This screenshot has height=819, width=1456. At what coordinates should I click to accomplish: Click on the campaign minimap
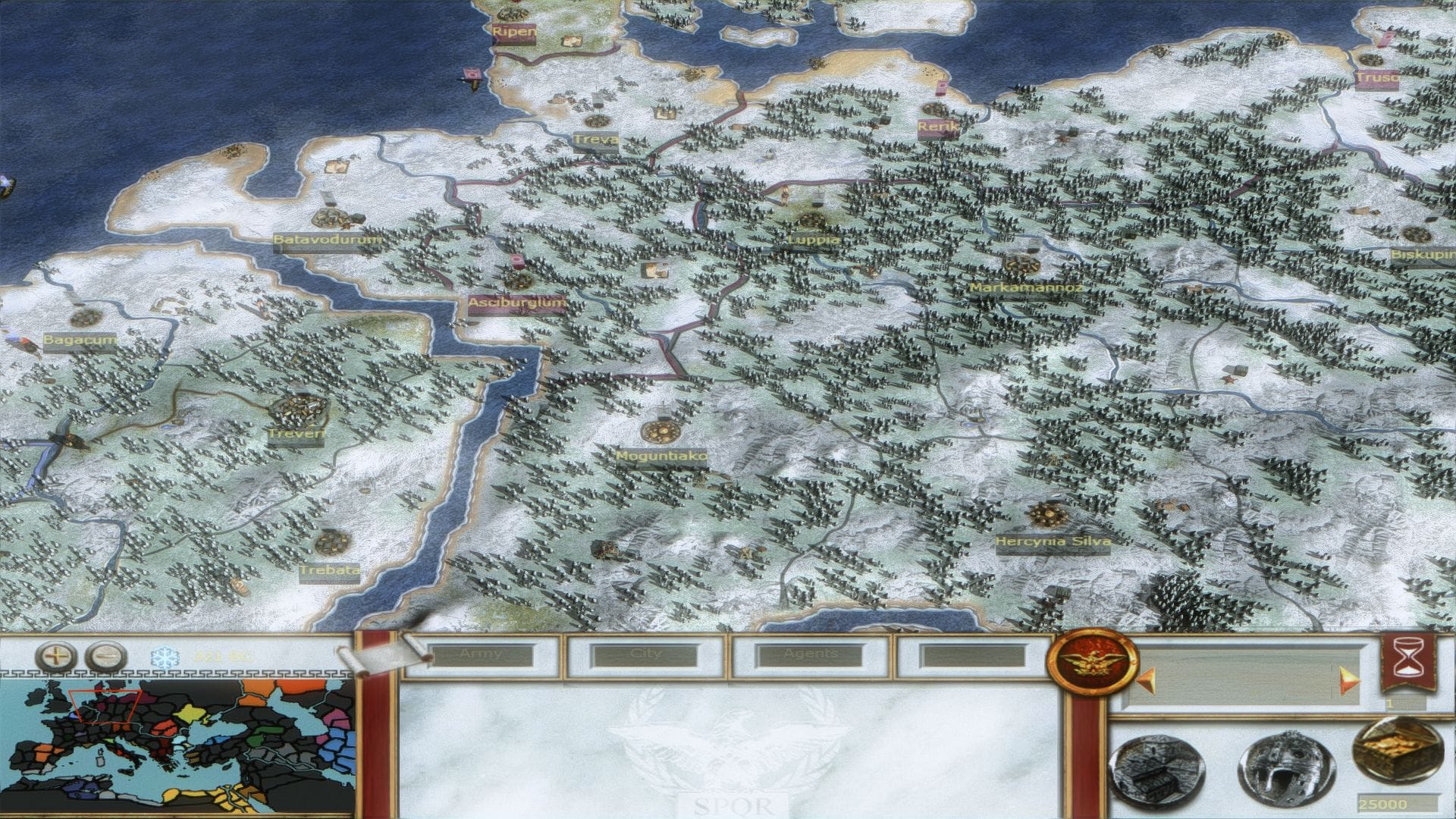(x=177, y=747)
